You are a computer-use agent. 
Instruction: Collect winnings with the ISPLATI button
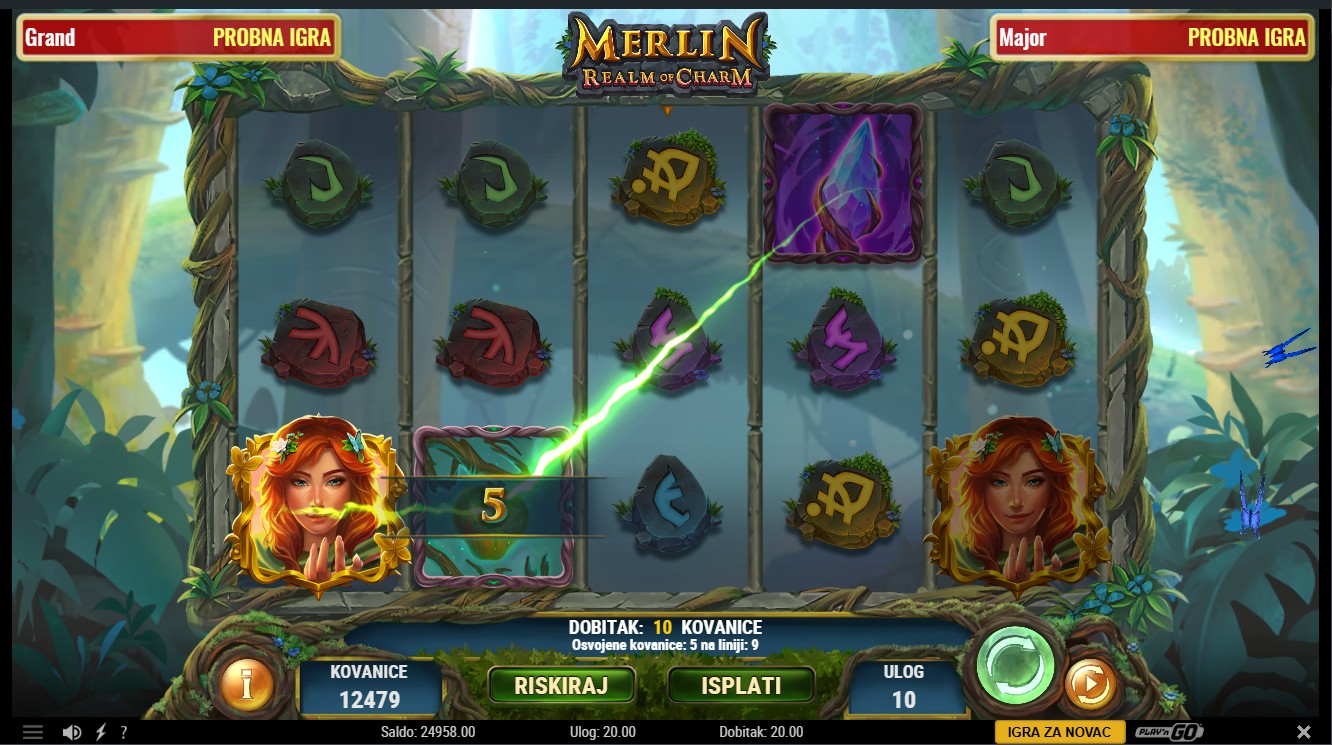pyautogui.click(x=741, y=686)
